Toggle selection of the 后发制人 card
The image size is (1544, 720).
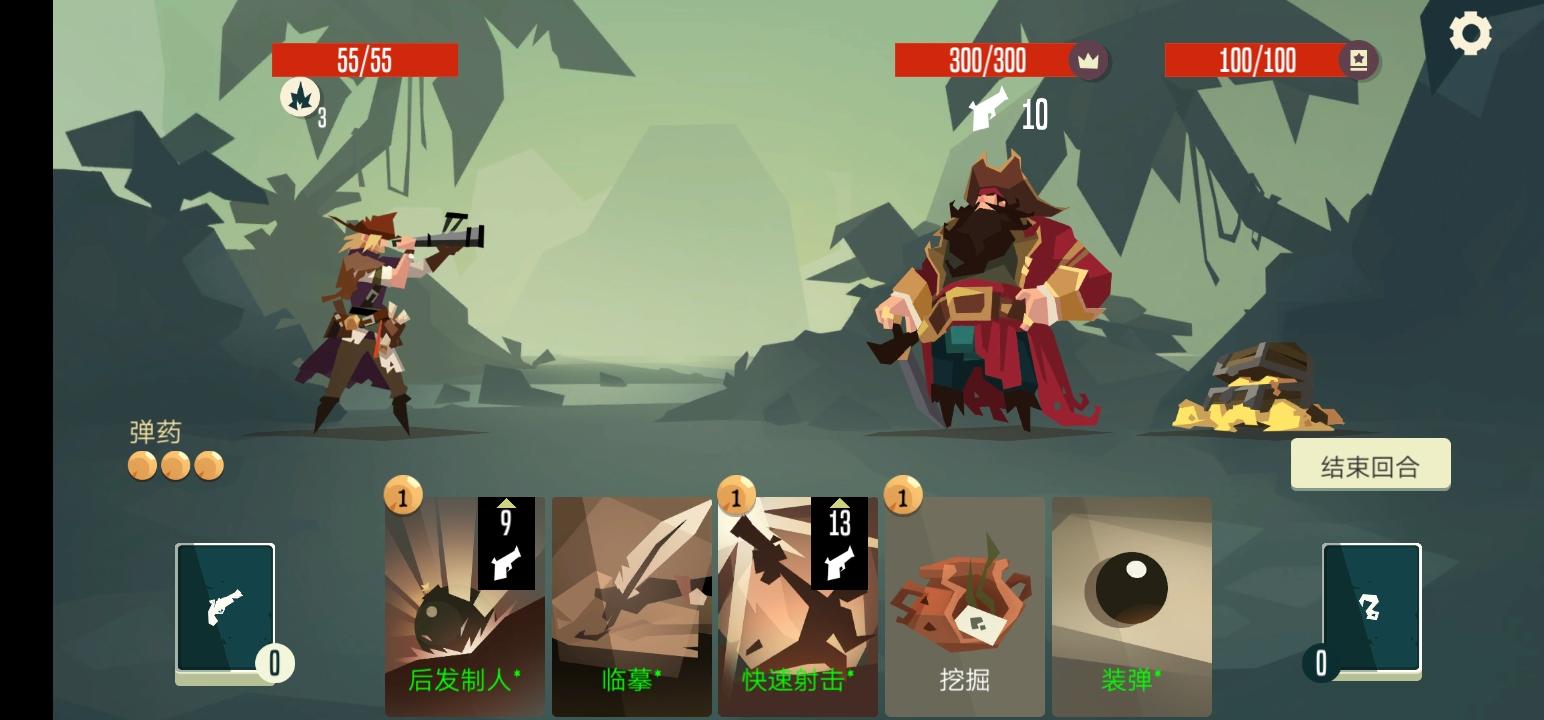coord(464,600)
